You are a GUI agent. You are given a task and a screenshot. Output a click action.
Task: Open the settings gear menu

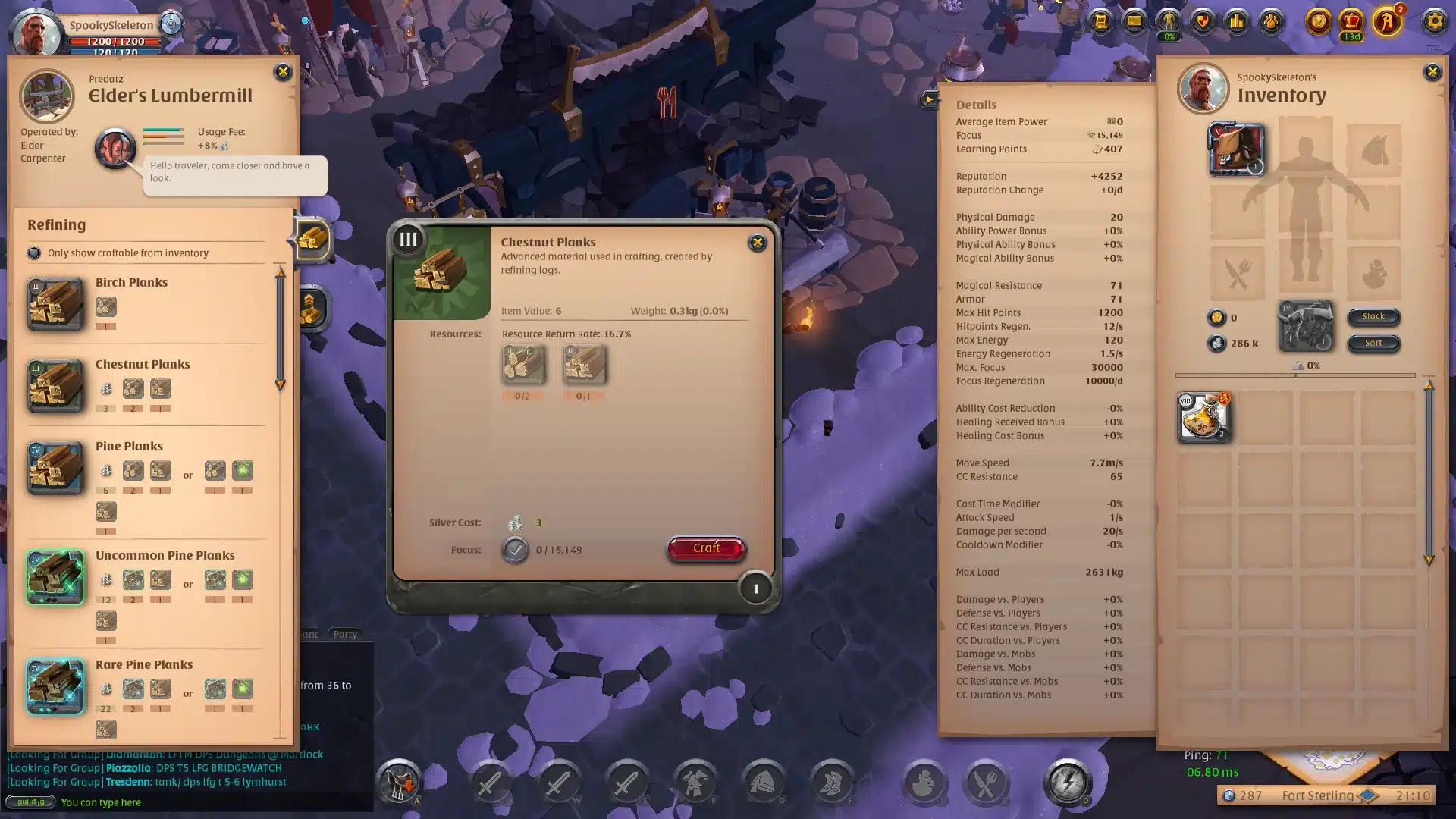tap(1434, 22)
